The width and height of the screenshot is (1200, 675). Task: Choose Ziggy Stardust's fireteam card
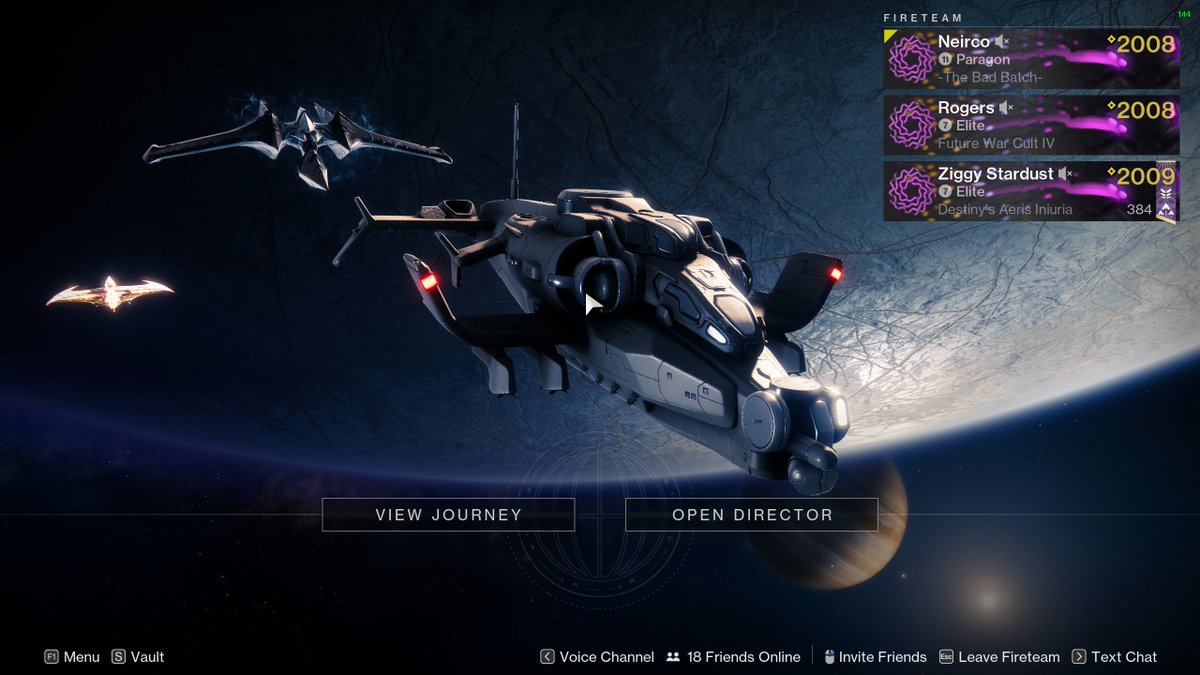[1031, 191]
